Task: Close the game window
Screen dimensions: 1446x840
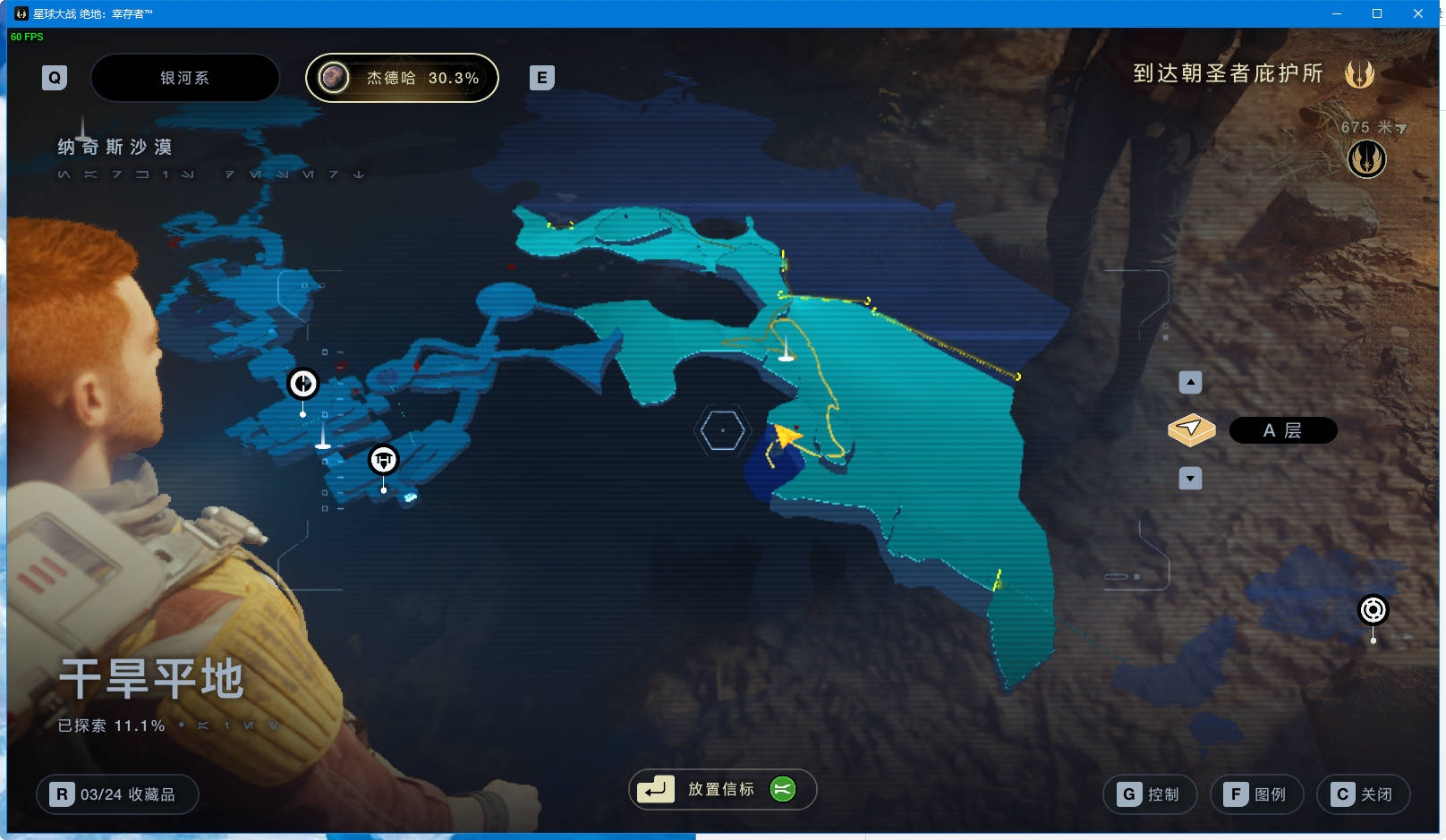Action: pos(1418,13)
